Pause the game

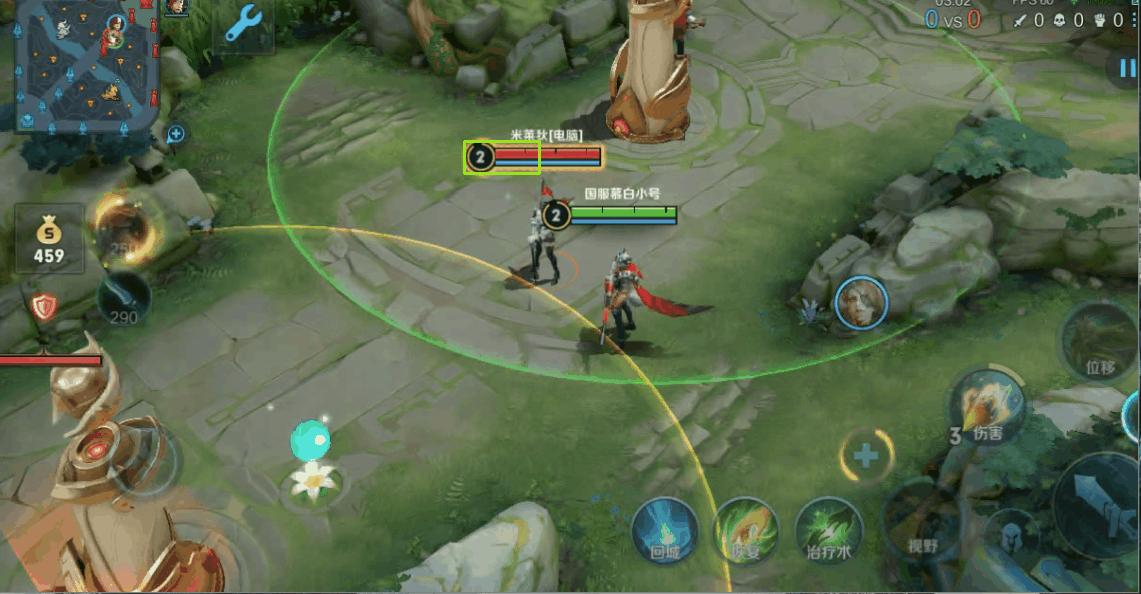click(x=1127, y=68)
